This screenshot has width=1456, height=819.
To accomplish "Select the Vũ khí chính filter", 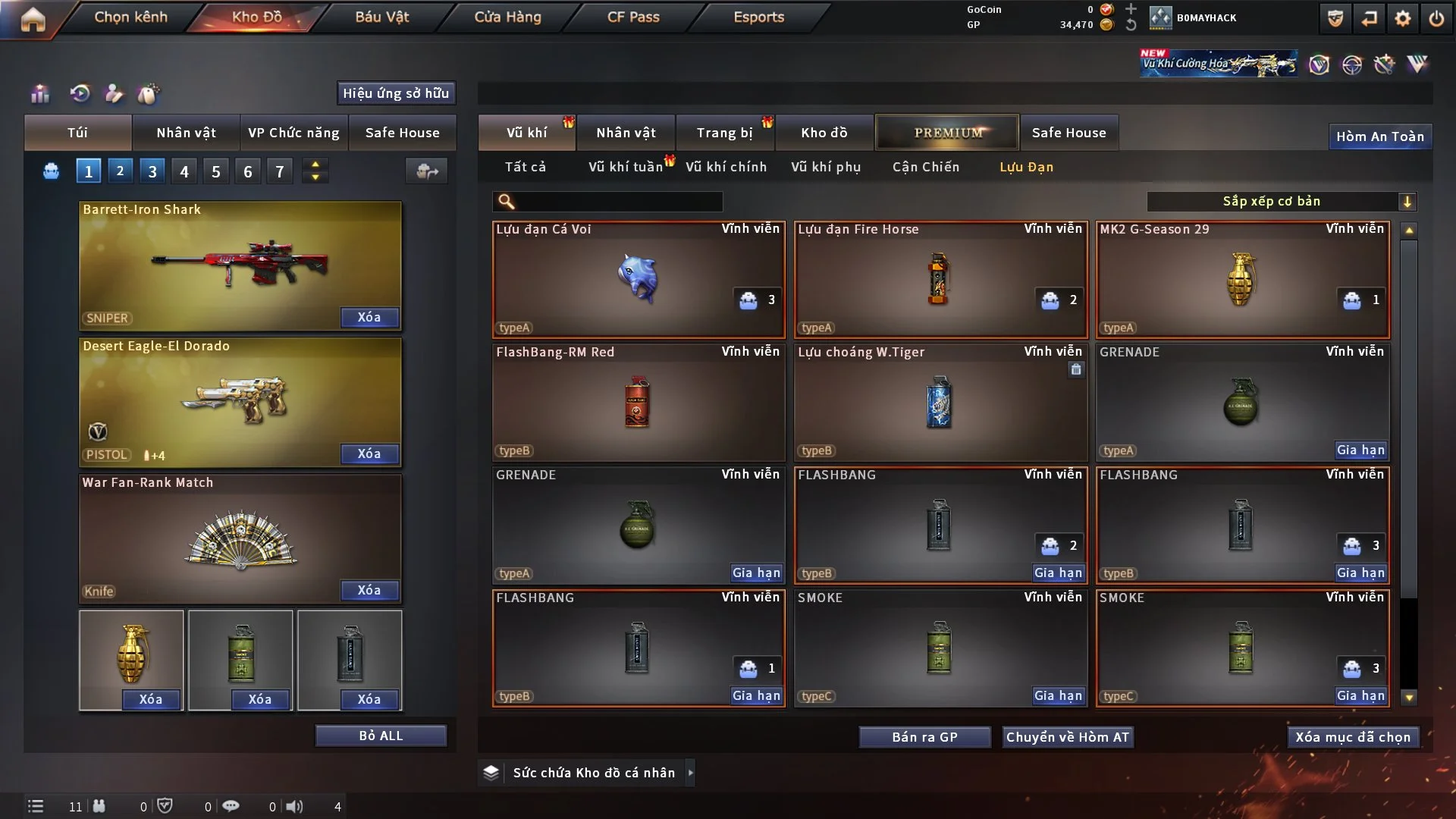I will tap(726, 167).
